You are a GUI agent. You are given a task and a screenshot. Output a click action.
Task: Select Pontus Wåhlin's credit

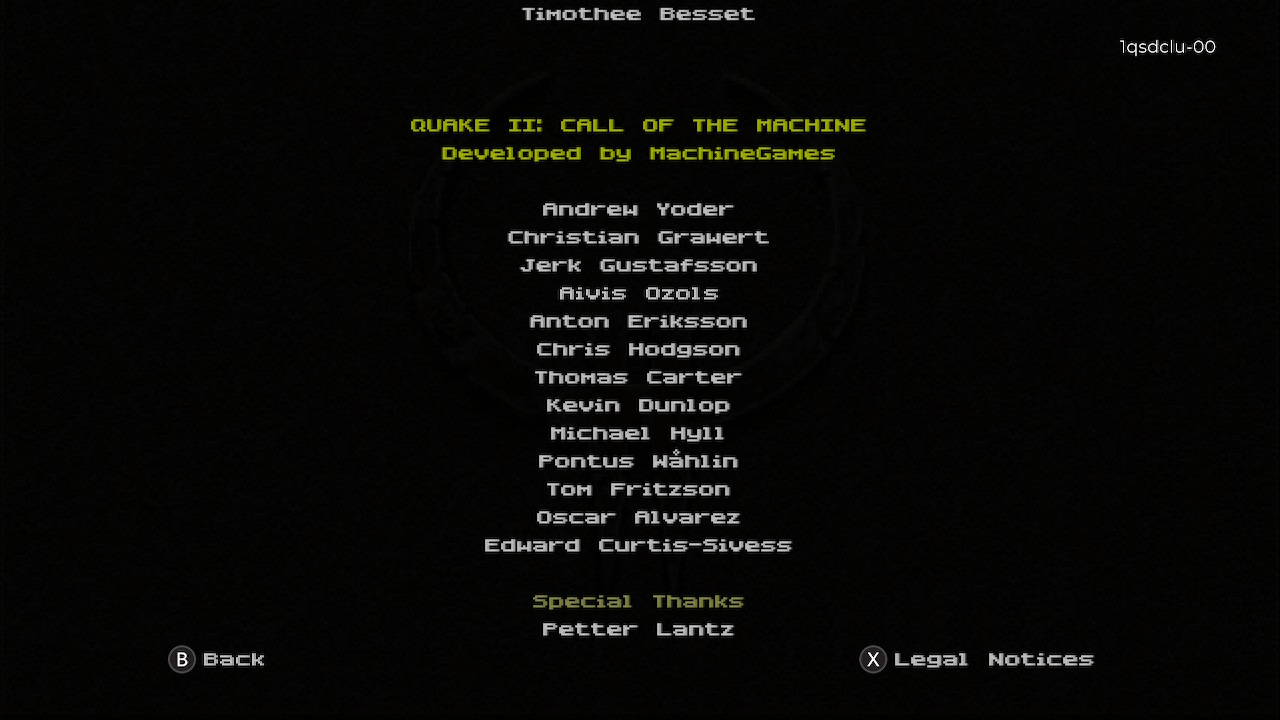point(638,461)
